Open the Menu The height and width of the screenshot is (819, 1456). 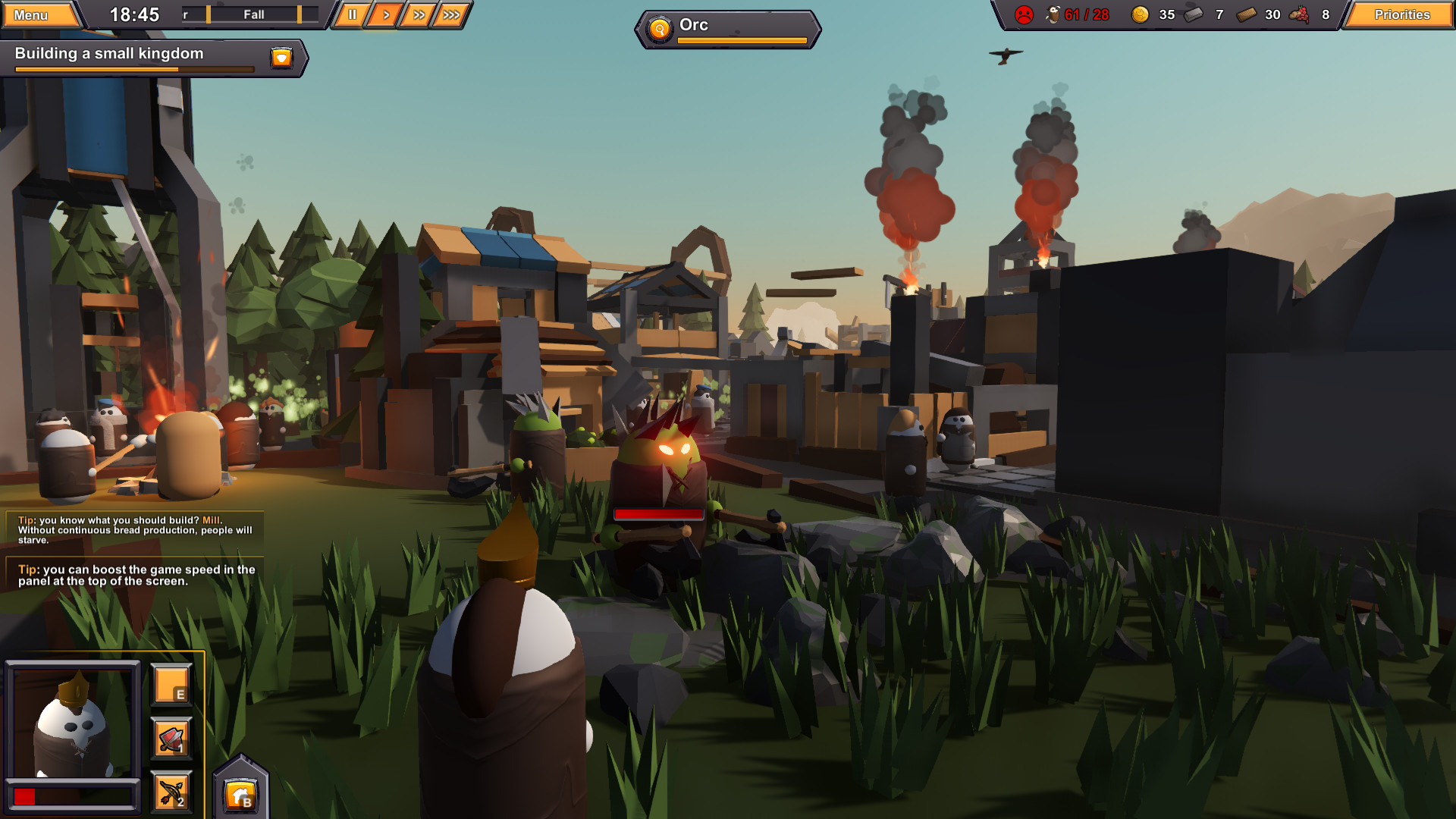(37, 13)
